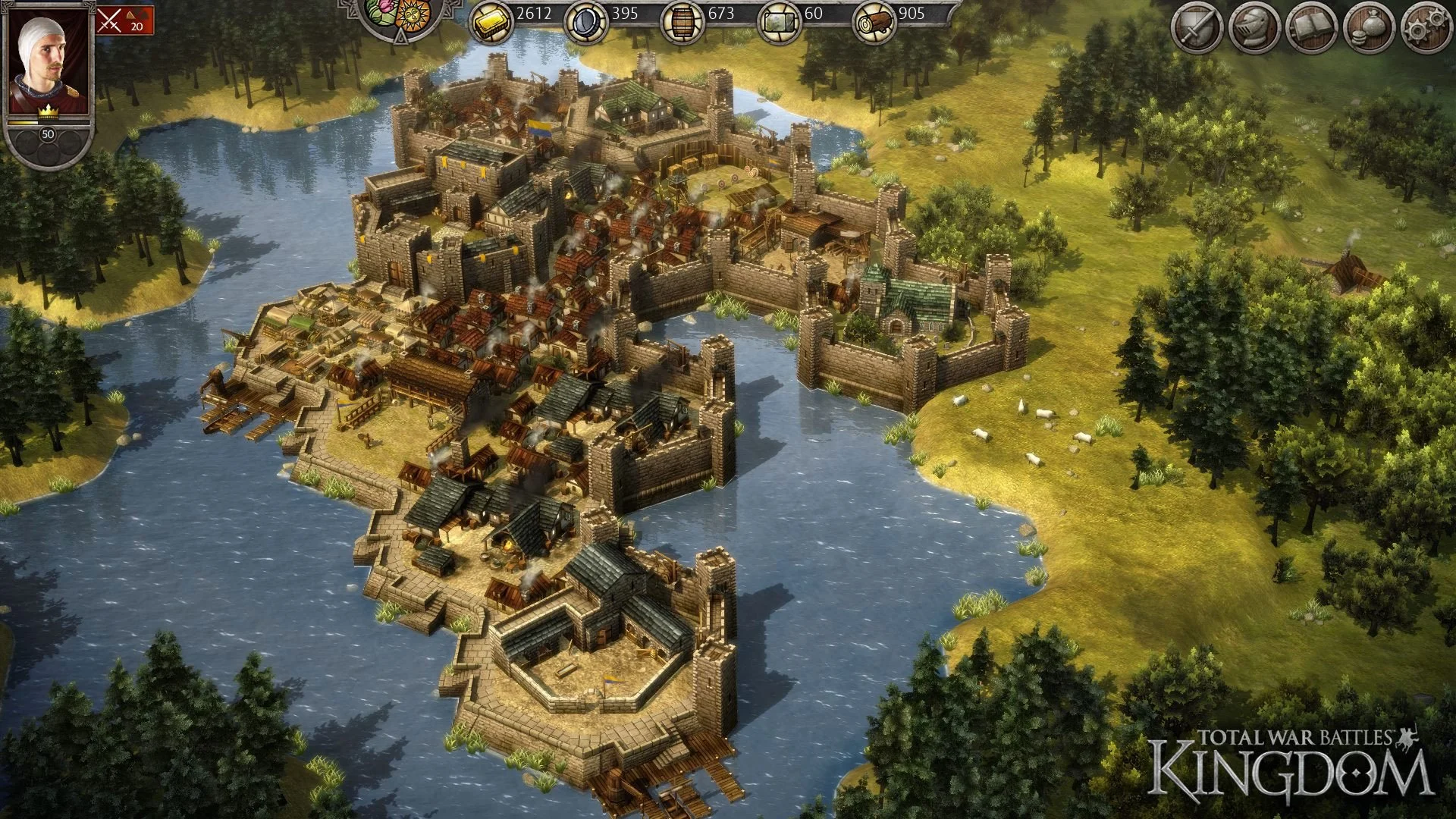Click the experience progress bar below the portrait

point(47,121)
